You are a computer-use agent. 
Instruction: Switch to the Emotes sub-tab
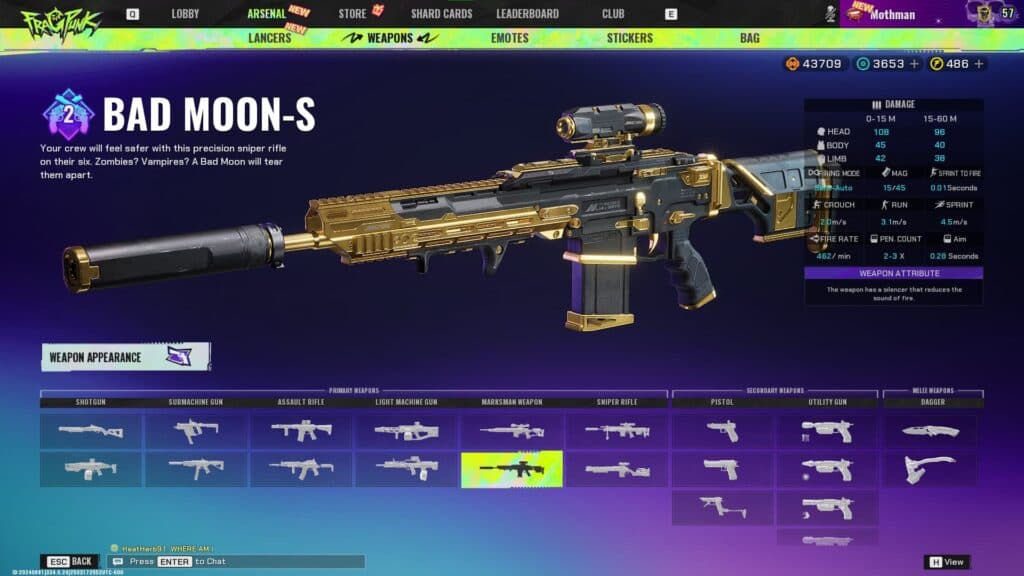[510, 38]
